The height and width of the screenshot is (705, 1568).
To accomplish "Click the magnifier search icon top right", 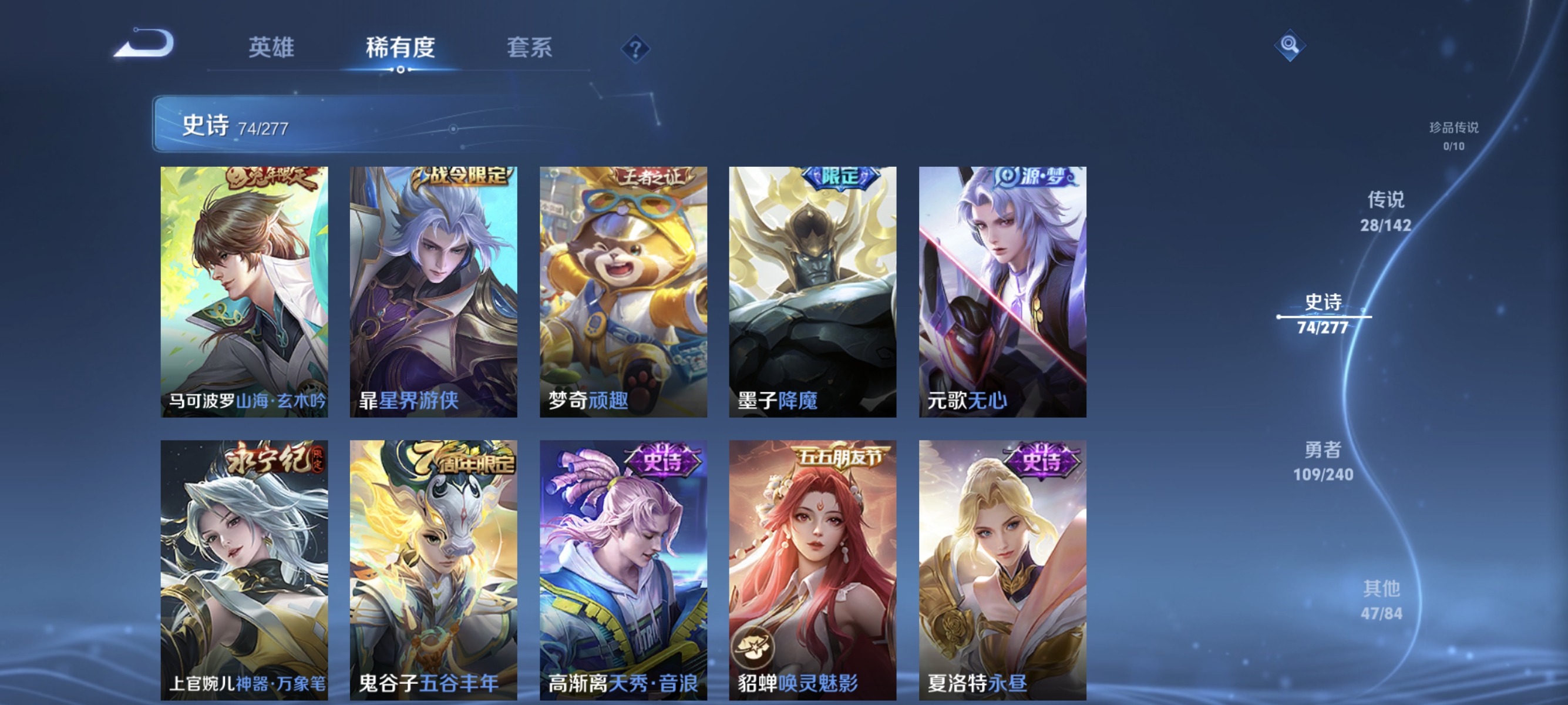I will point(1289,45).
